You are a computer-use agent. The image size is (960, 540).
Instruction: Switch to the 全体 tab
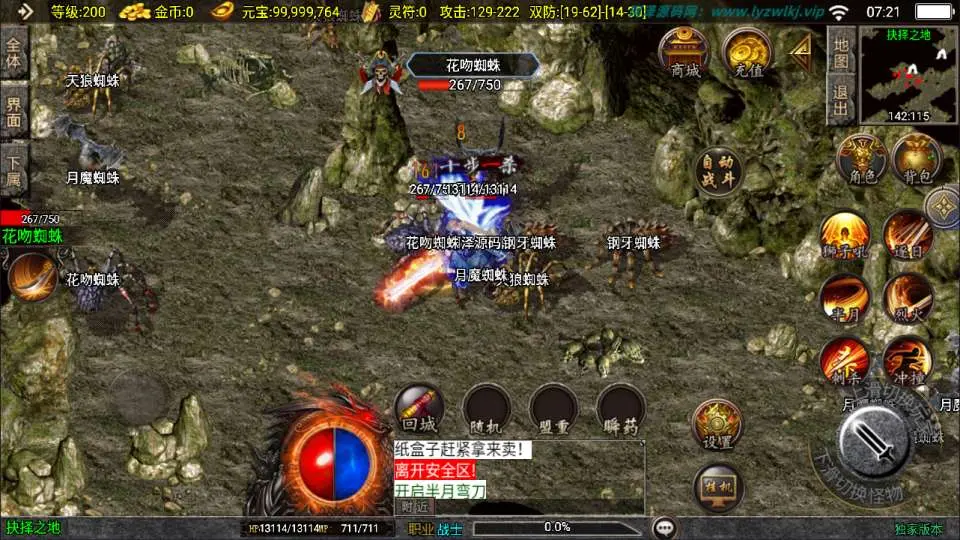tap(14, 52)
